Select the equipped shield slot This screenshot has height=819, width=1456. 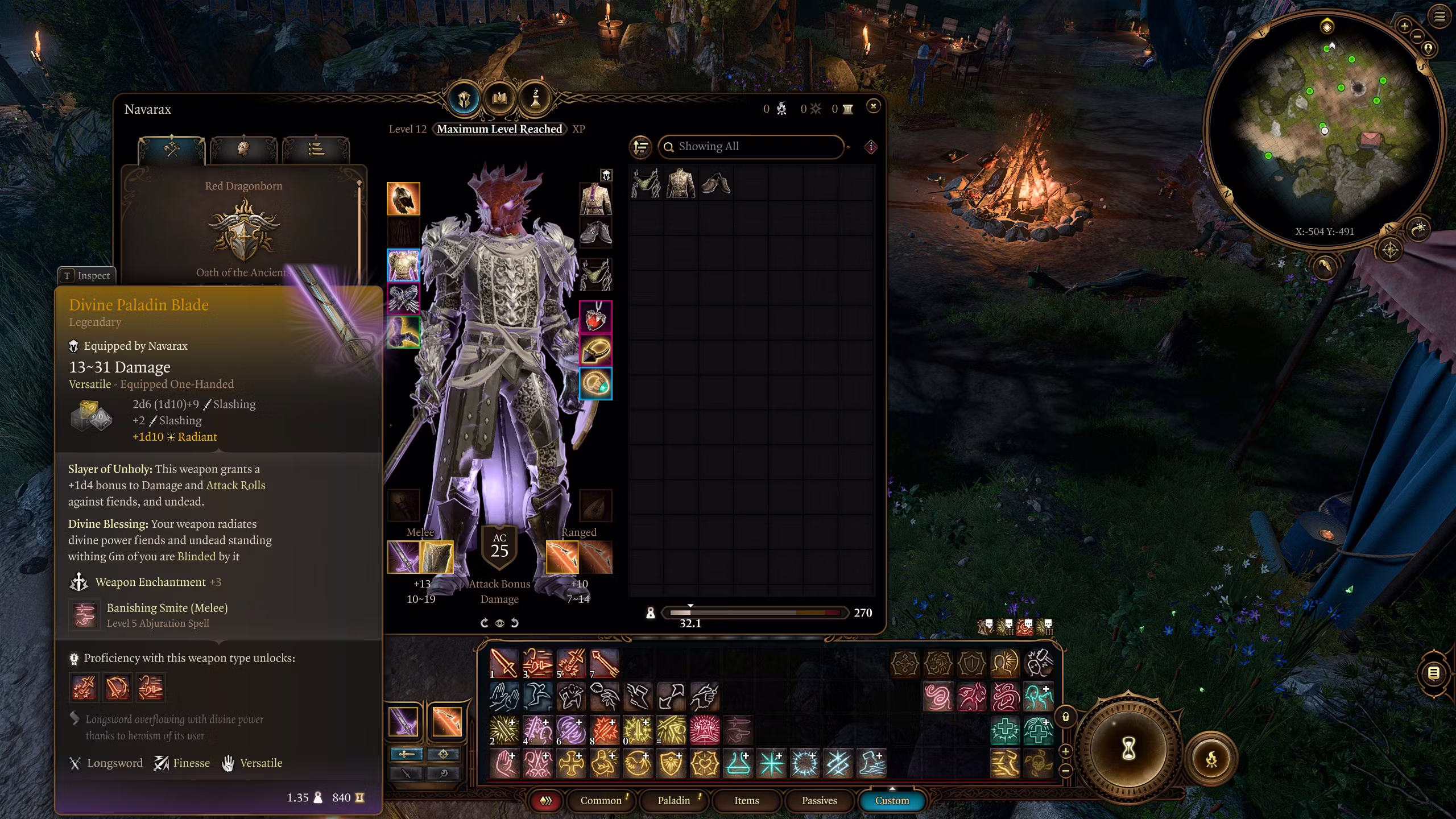tap(437, 557)
